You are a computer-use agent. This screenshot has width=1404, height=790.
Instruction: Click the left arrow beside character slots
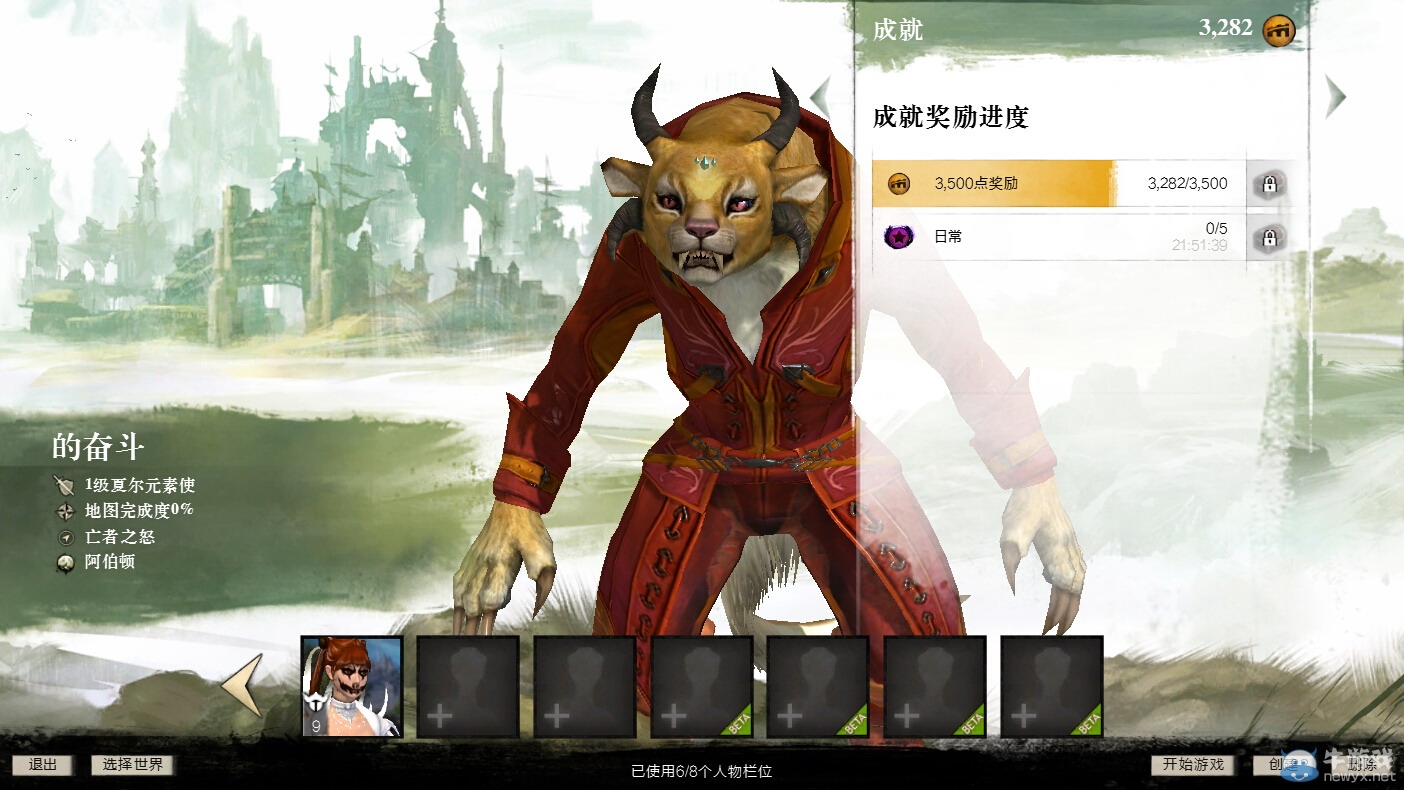[x=243, y=685]
